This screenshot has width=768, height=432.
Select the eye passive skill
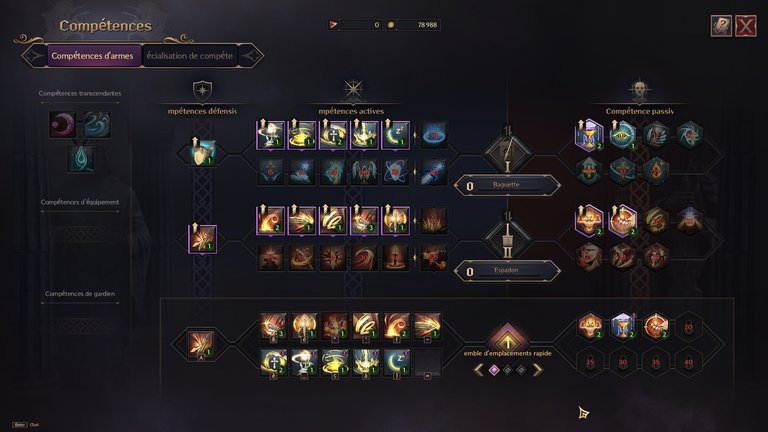click(x=623, y=135)
